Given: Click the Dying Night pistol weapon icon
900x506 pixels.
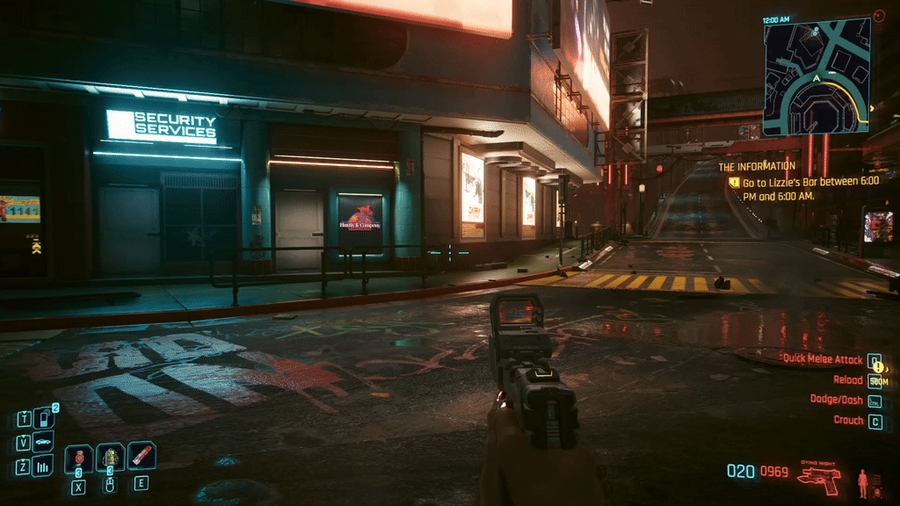Looking at the screenshot, I should coord(819,477).
